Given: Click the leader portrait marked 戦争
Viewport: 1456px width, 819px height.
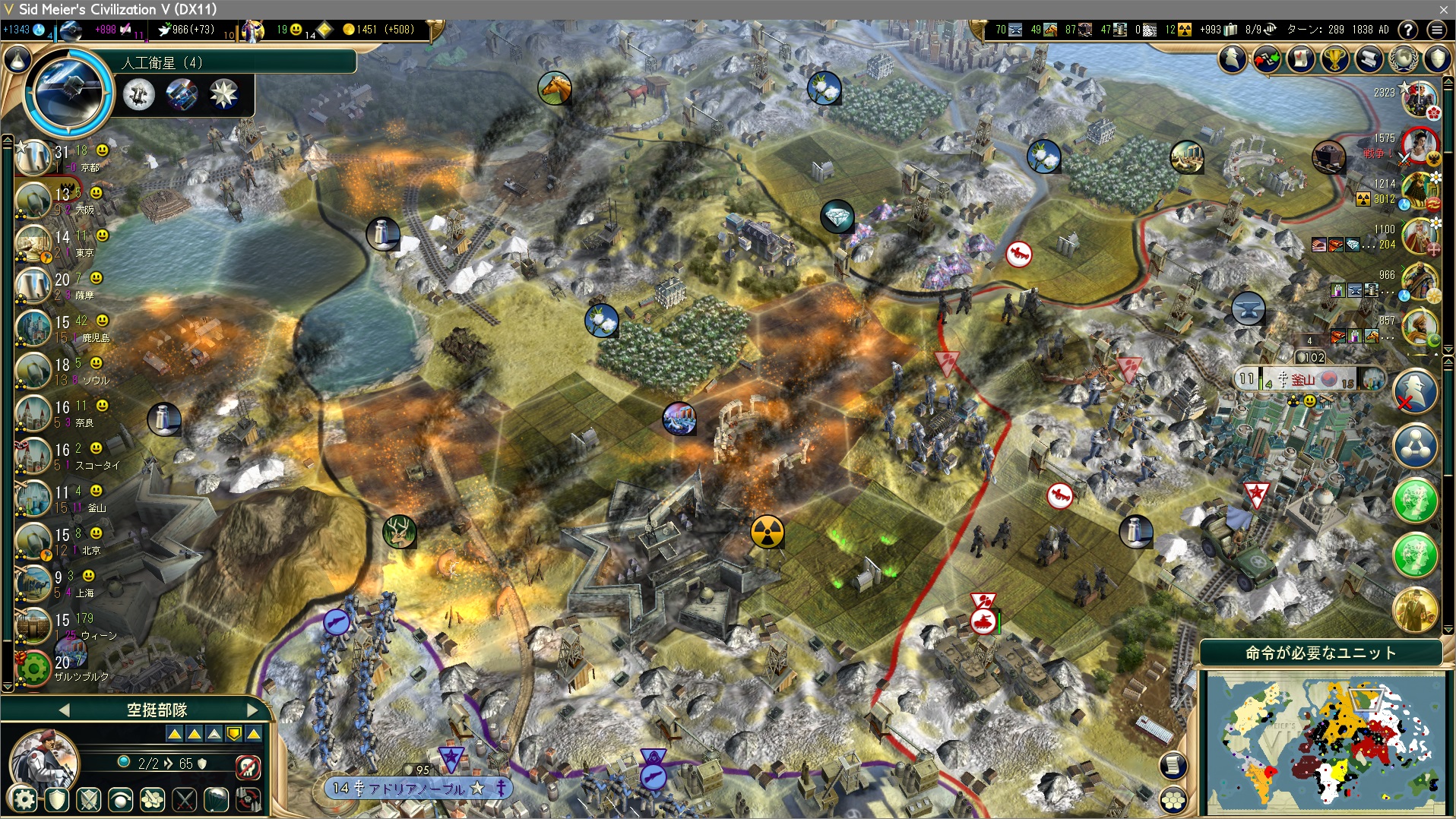Looking at the screenshot, I should click(x=1419, y=145).
